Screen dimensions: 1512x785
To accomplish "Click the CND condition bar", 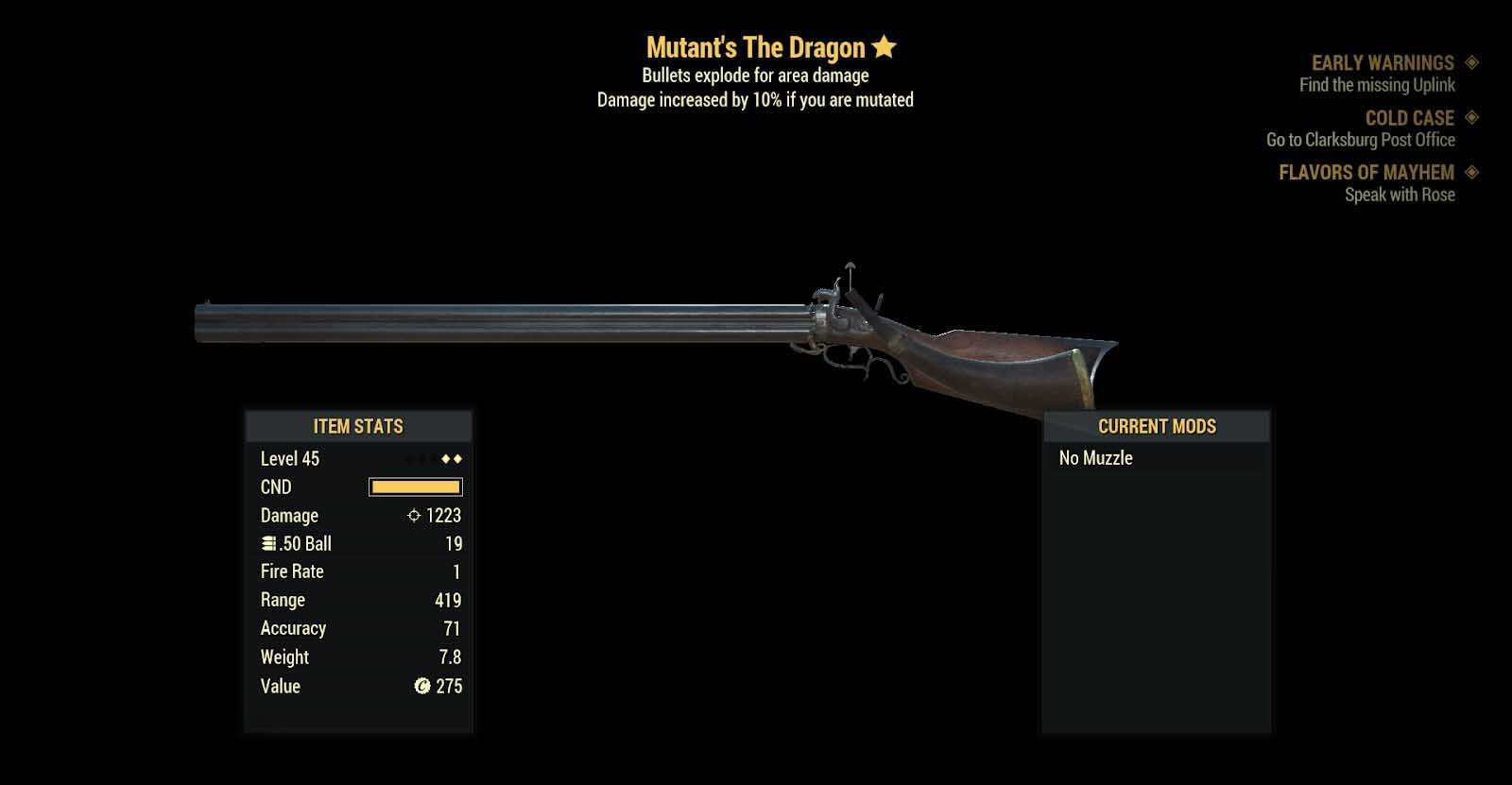I will (x=414, y=486).
